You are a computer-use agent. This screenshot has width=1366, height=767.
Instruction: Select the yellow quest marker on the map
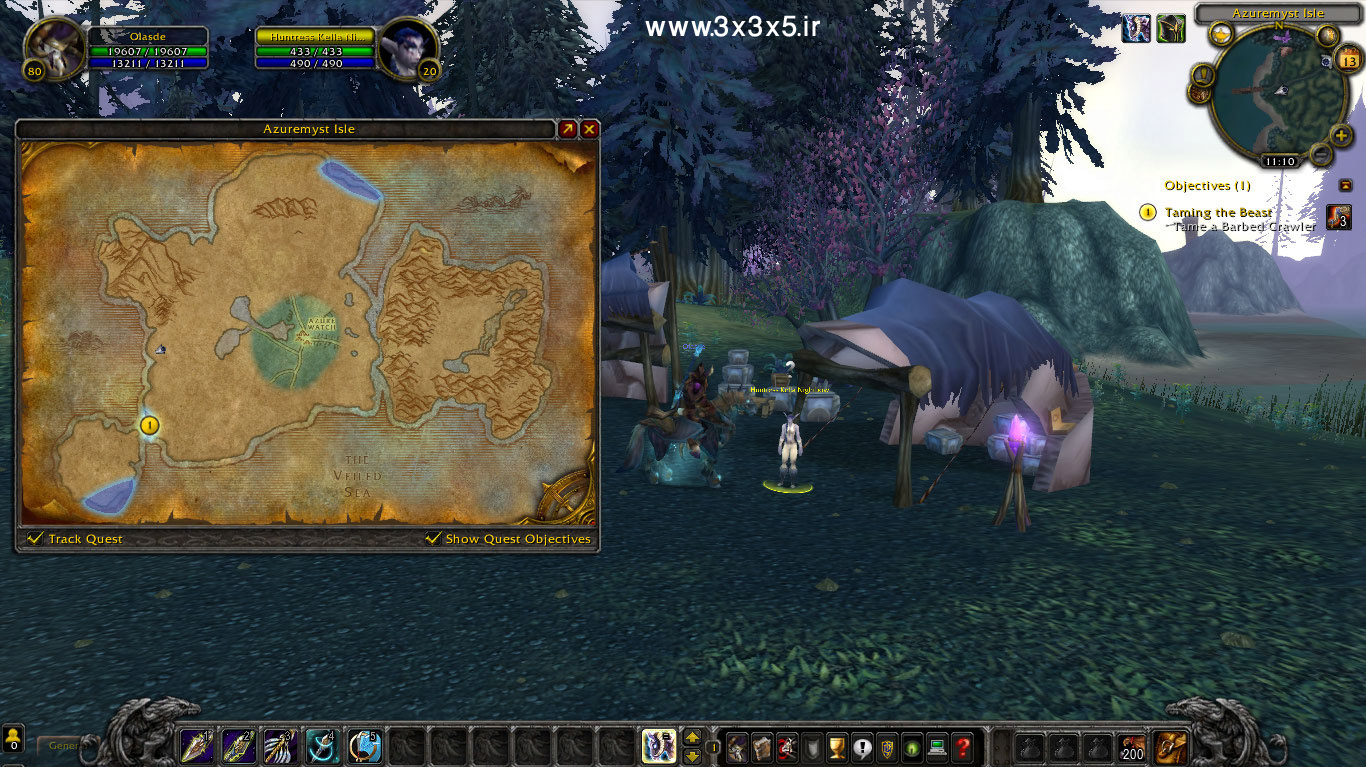(x=149, y=426)
